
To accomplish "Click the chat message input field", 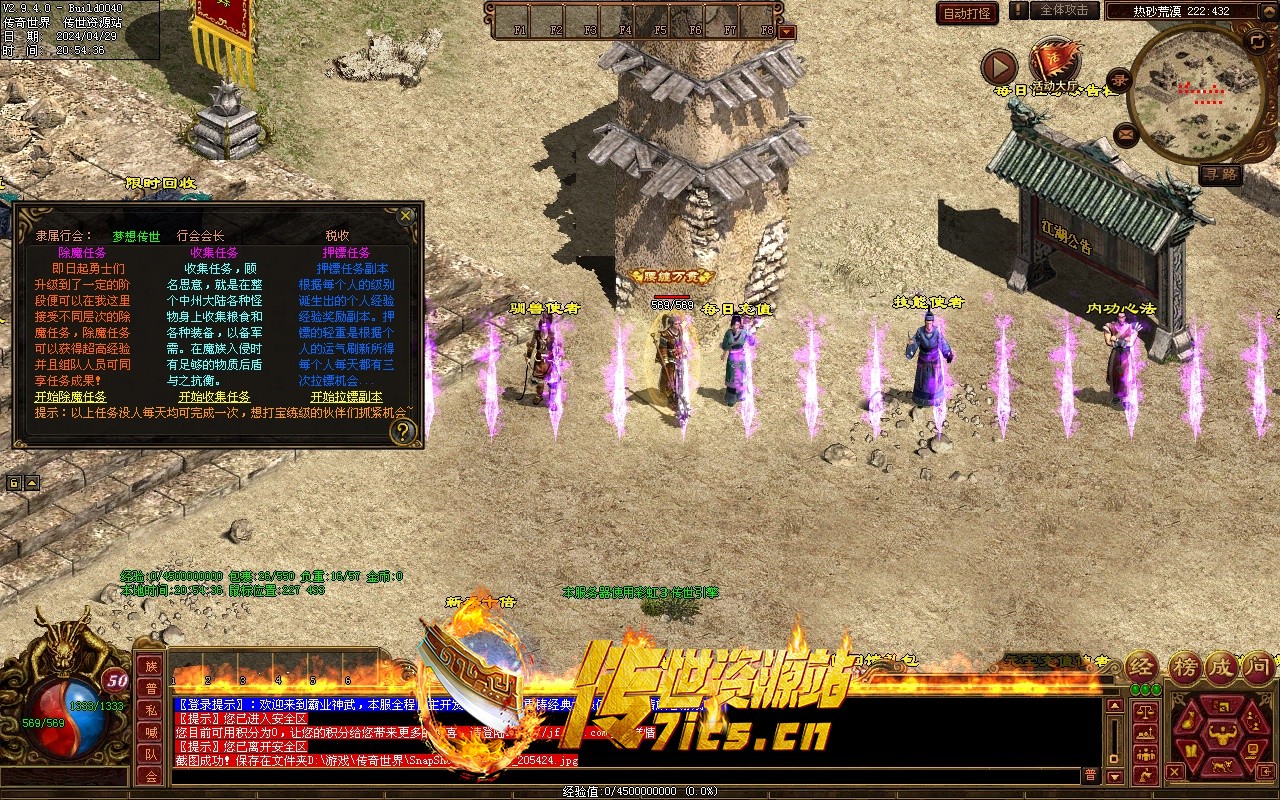I will coord(620,775).
